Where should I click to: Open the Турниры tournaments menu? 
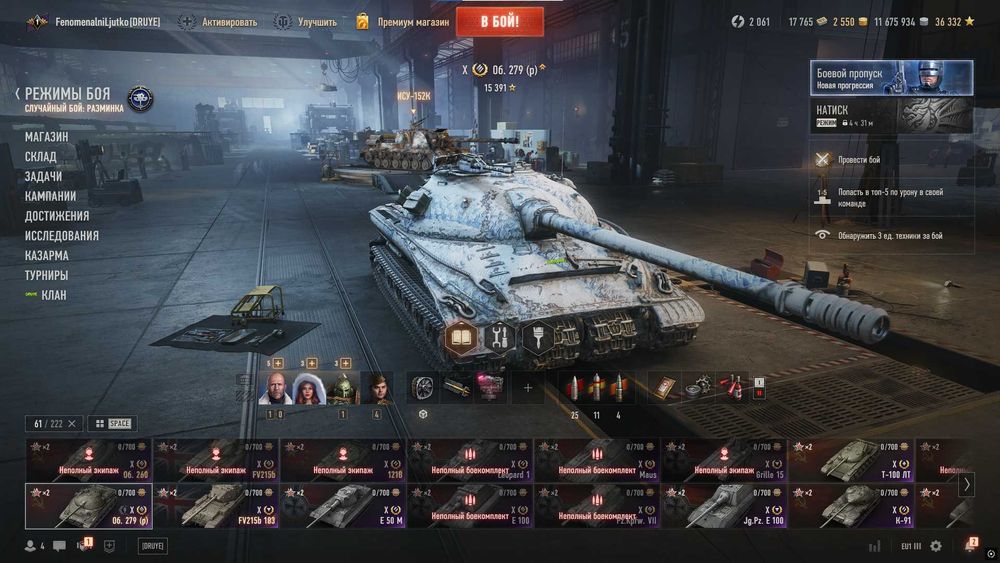pos(47,275)
